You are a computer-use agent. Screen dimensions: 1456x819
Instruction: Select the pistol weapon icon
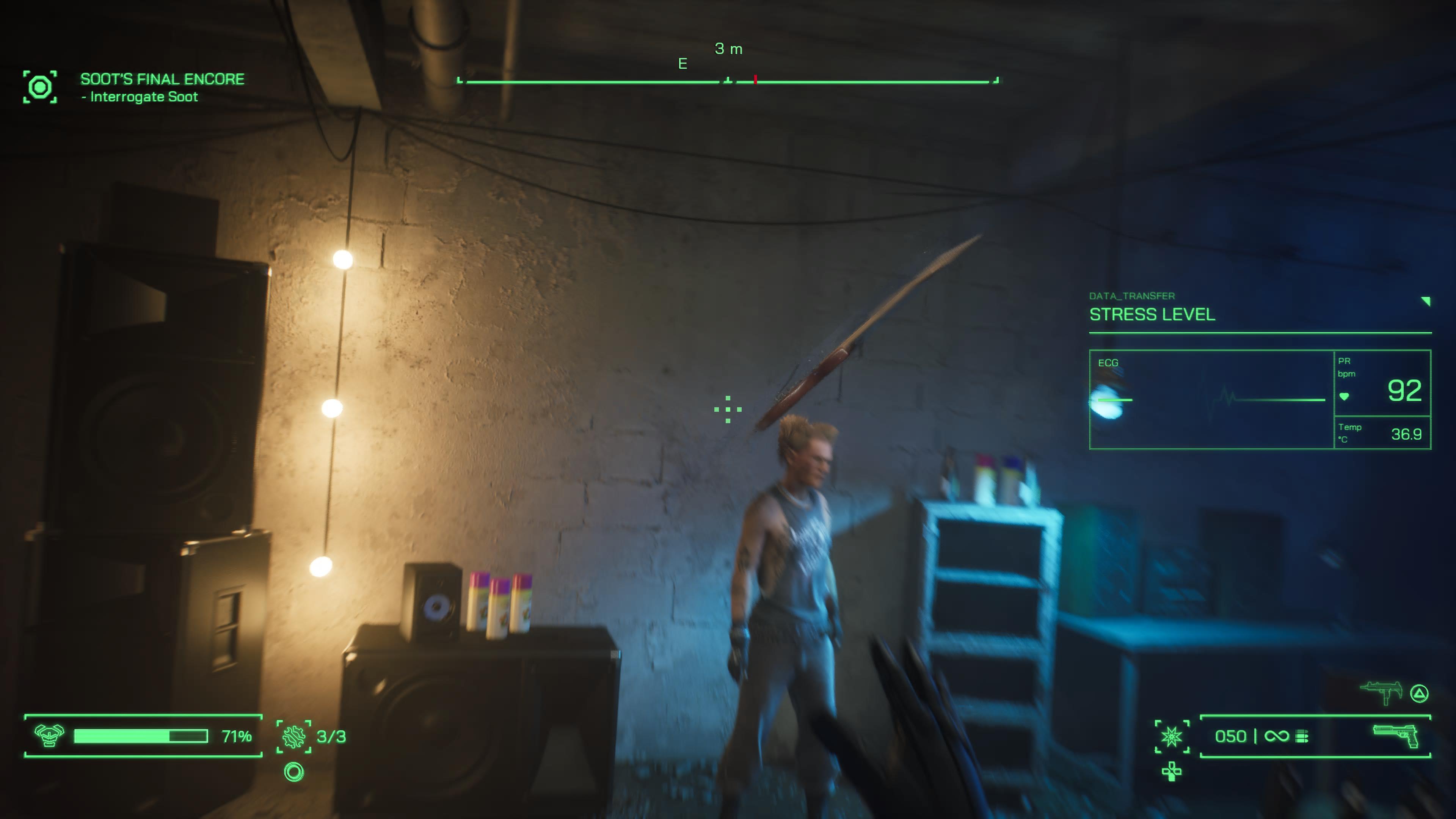click(x=1395, y=735)
